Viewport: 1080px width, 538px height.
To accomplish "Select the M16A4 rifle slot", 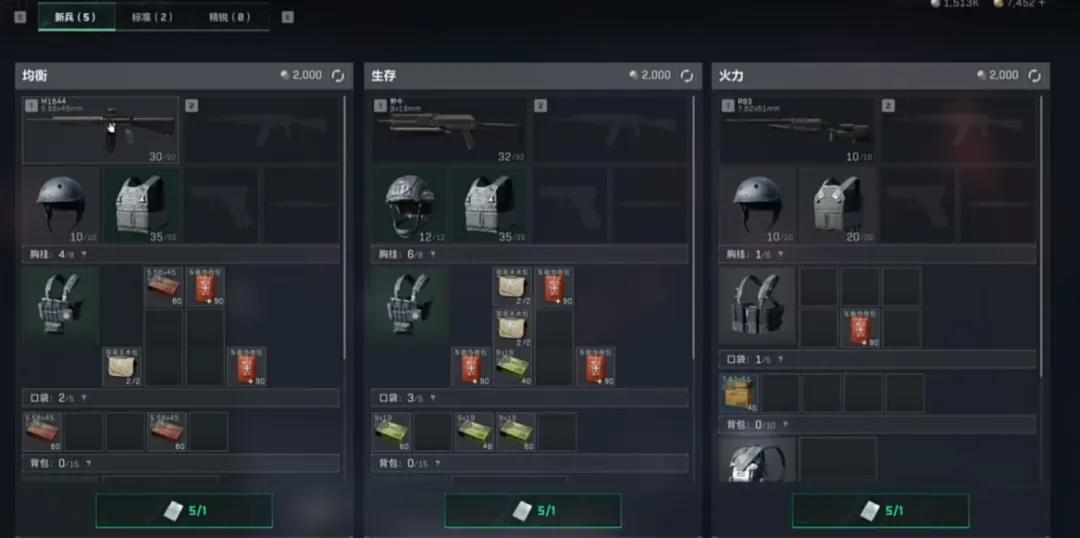I will 101,129.
